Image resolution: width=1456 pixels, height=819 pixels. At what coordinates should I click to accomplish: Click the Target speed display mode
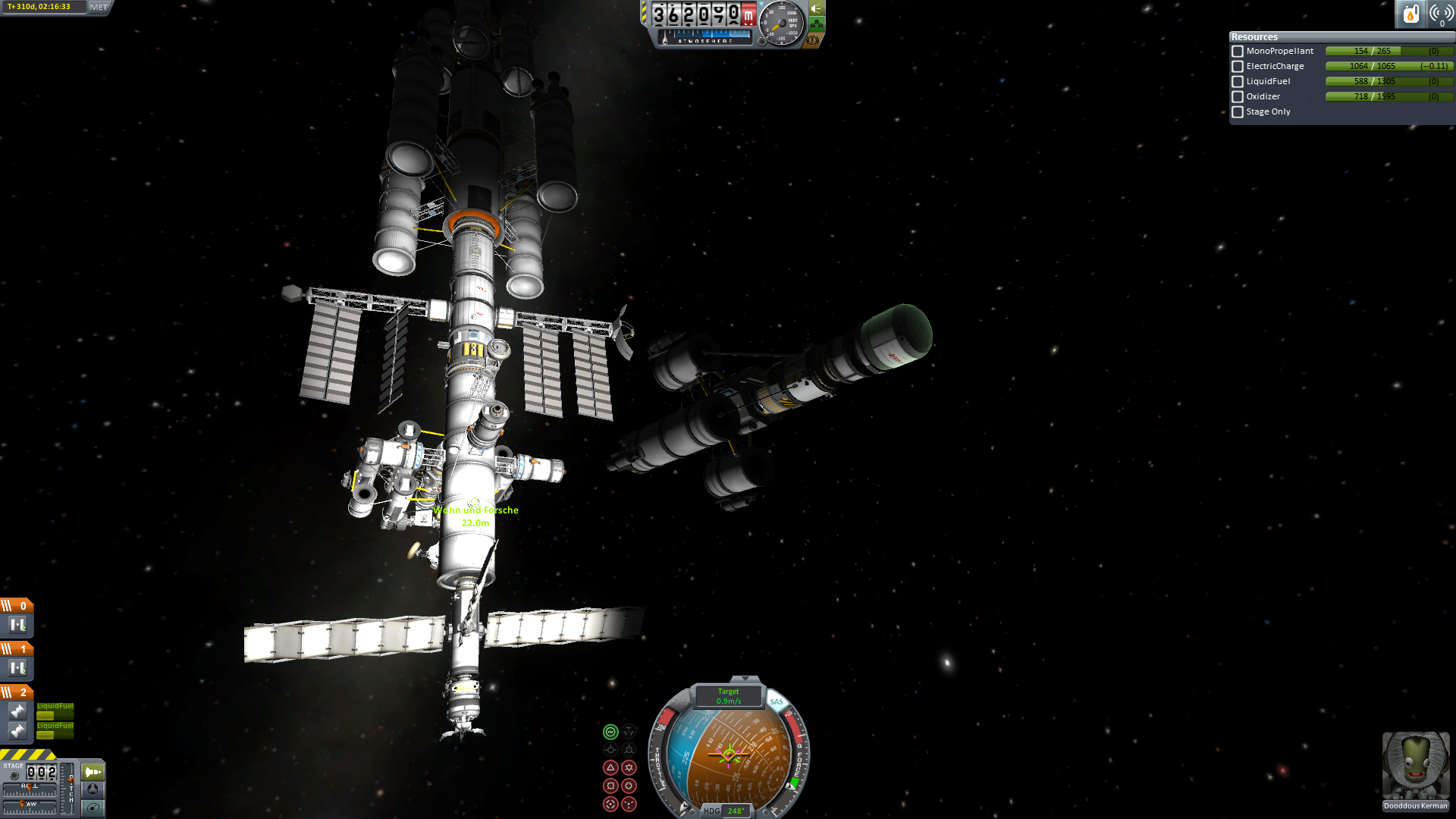click(729, 696)
